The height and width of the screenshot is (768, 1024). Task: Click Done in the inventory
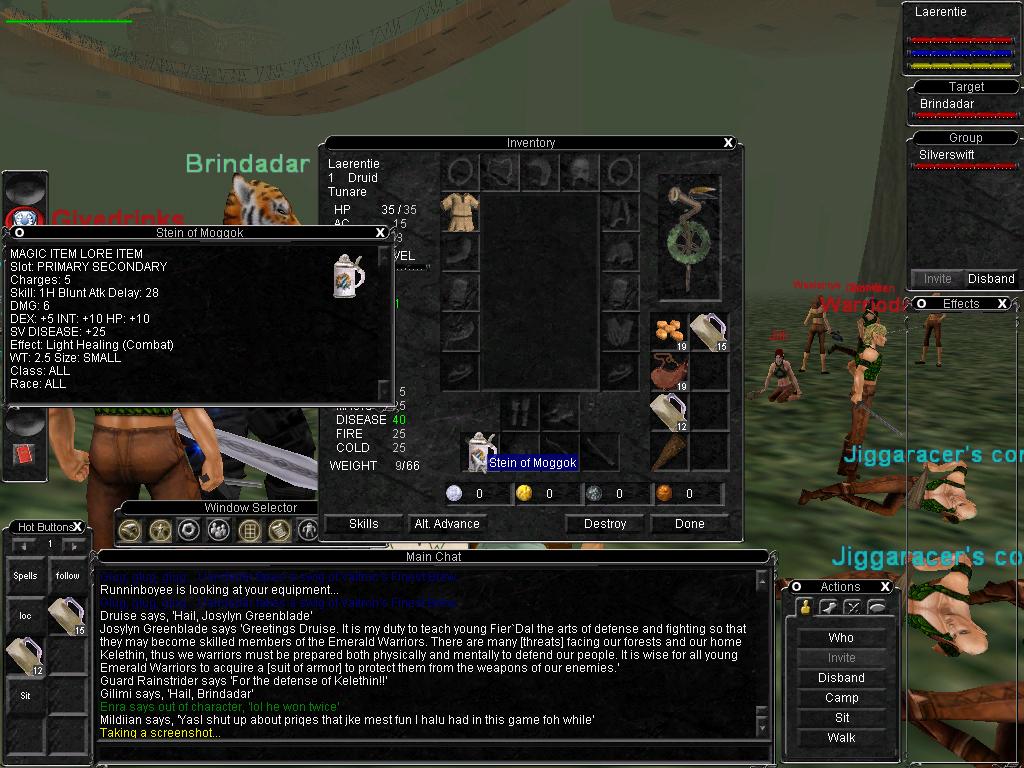pyautogui.click(x=689, y=524)
